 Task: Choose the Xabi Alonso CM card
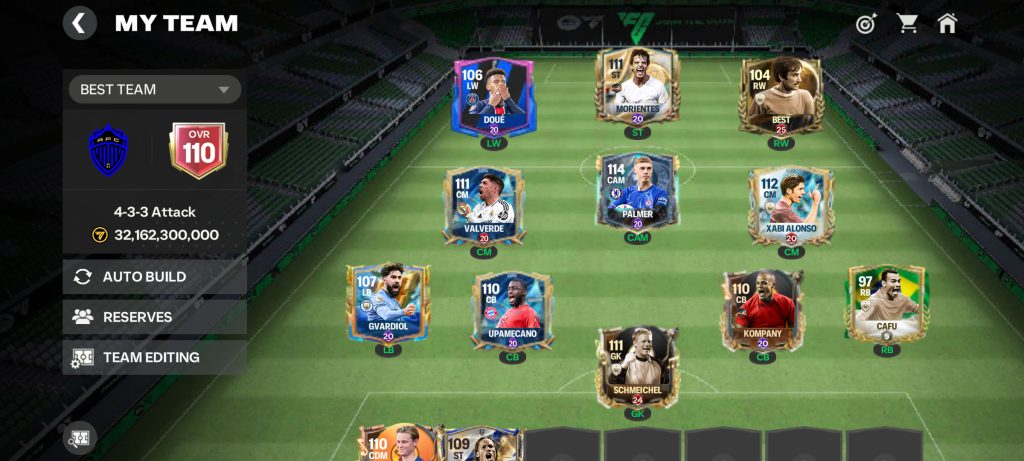coord(791,206)
